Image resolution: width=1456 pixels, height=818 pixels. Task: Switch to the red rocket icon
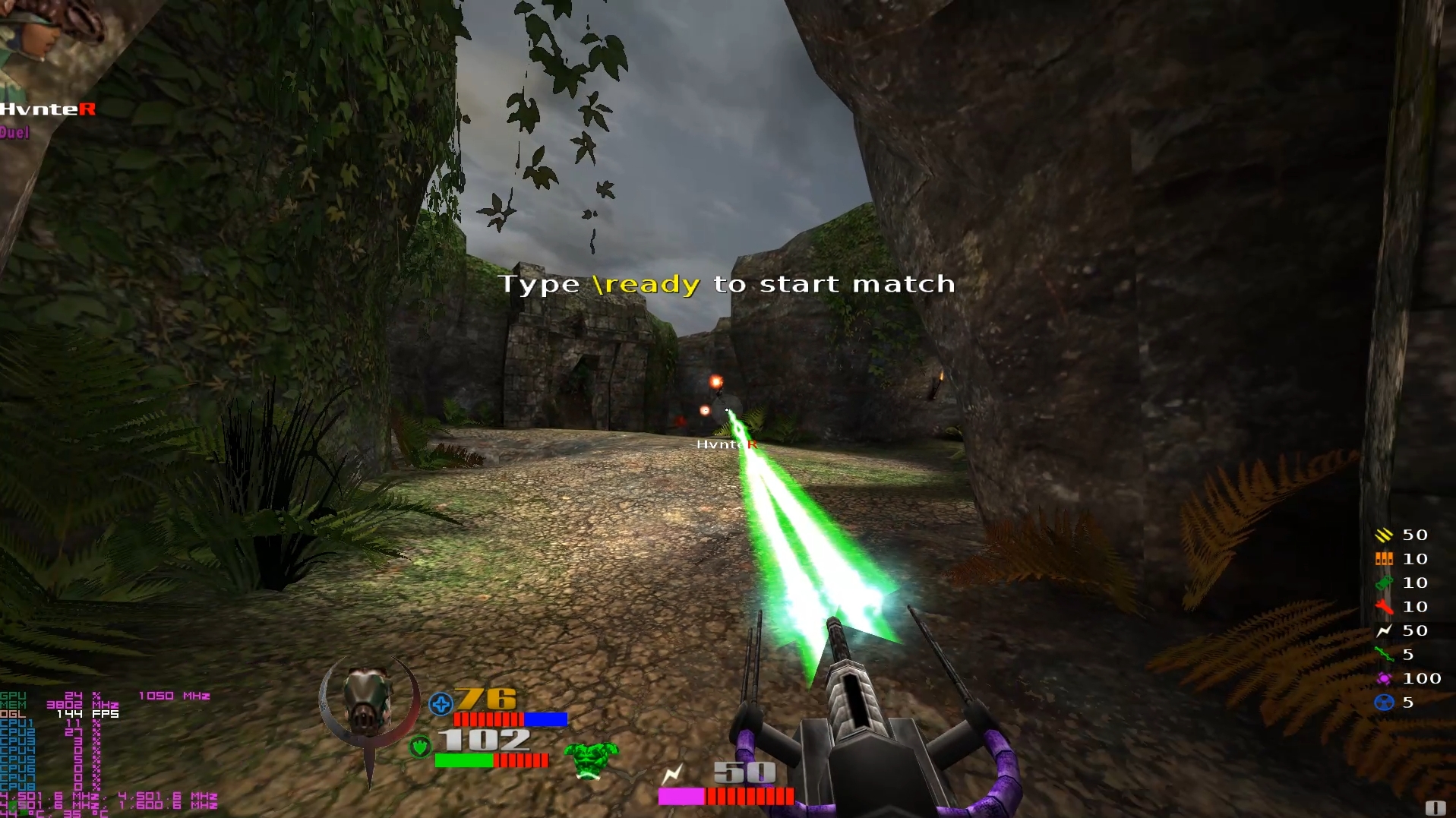[1383, 607]
